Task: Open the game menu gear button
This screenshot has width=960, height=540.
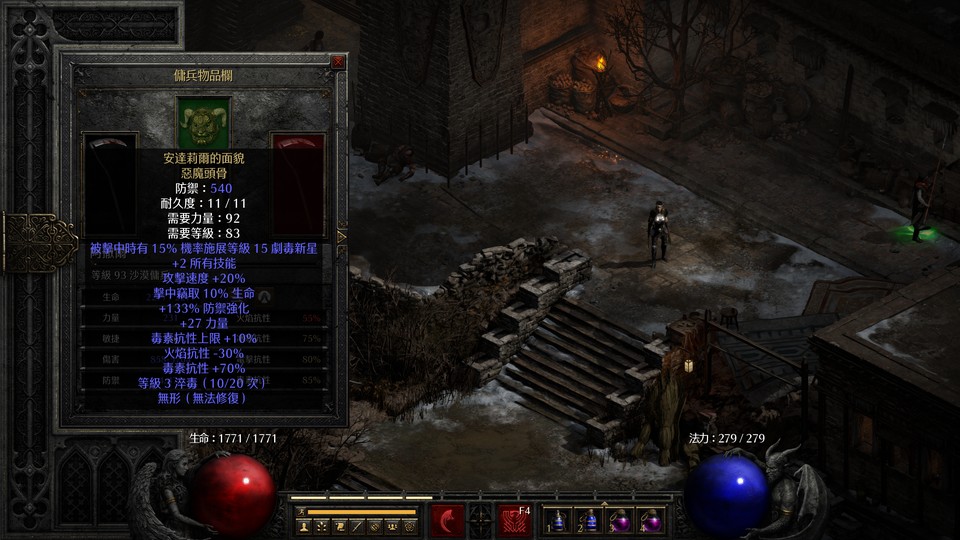Action: (x=411, y=525)
